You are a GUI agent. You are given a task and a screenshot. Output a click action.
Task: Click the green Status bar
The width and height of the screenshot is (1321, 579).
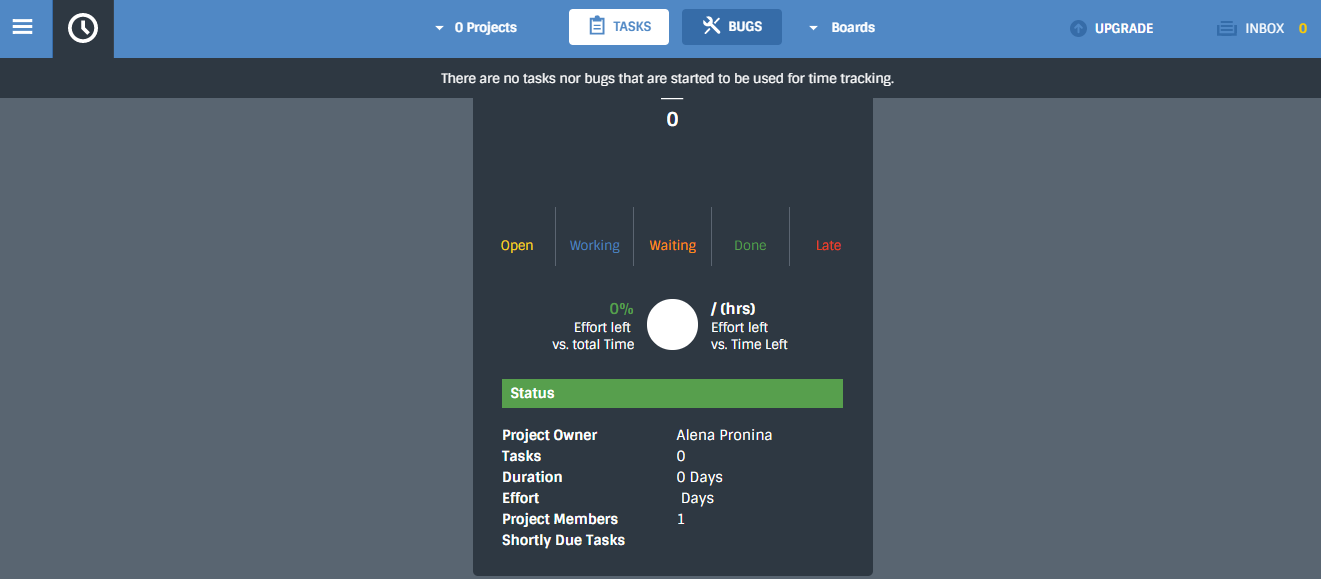pyautogui.click(x=672, y=393)
